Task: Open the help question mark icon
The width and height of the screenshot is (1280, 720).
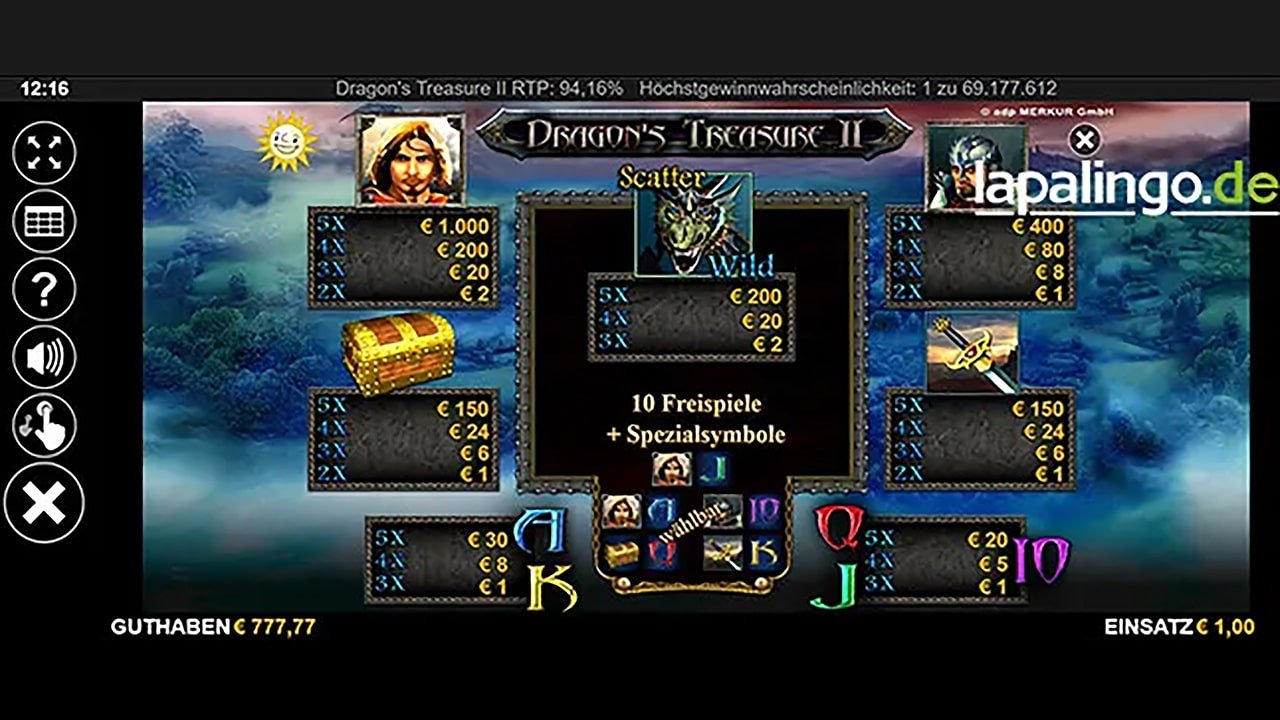Action: tap(42, 289)
